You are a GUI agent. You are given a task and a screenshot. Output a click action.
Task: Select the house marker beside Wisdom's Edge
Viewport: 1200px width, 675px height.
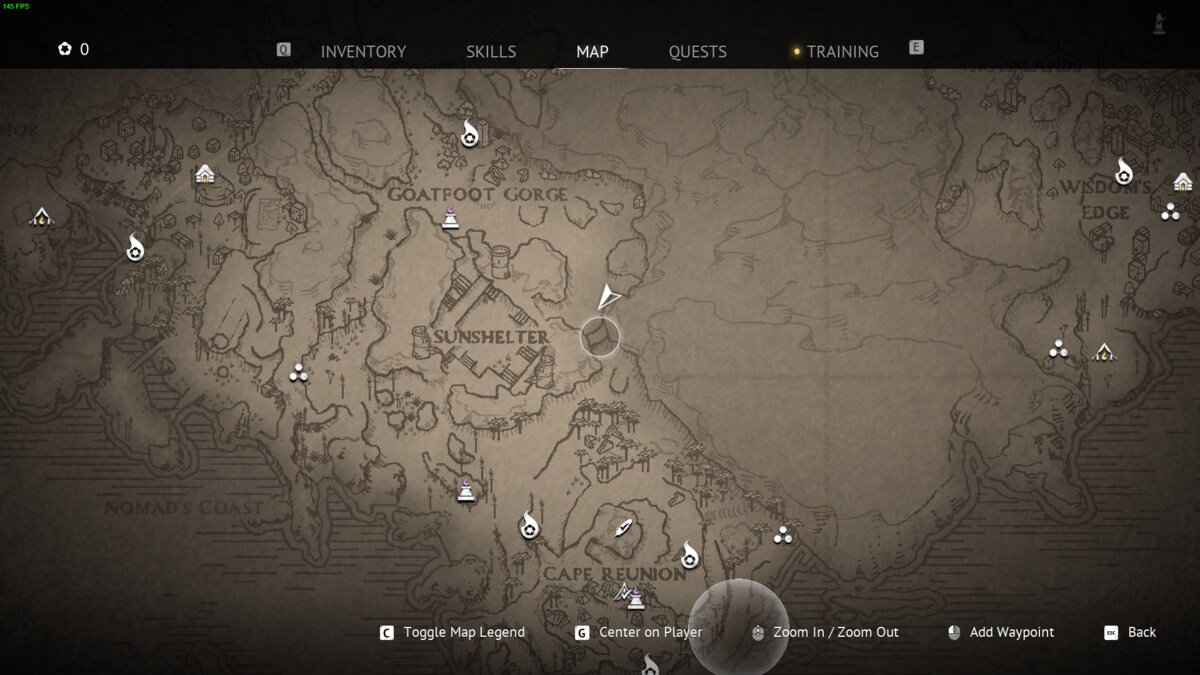point(1183,181)
